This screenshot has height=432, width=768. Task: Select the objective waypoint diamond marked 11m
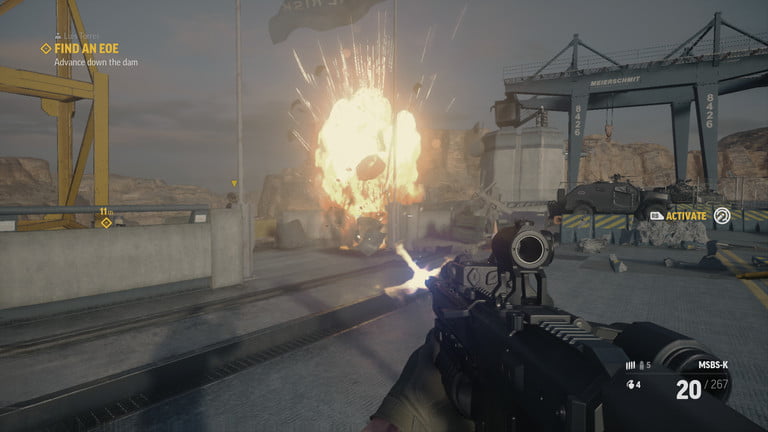tap(106, 222)
